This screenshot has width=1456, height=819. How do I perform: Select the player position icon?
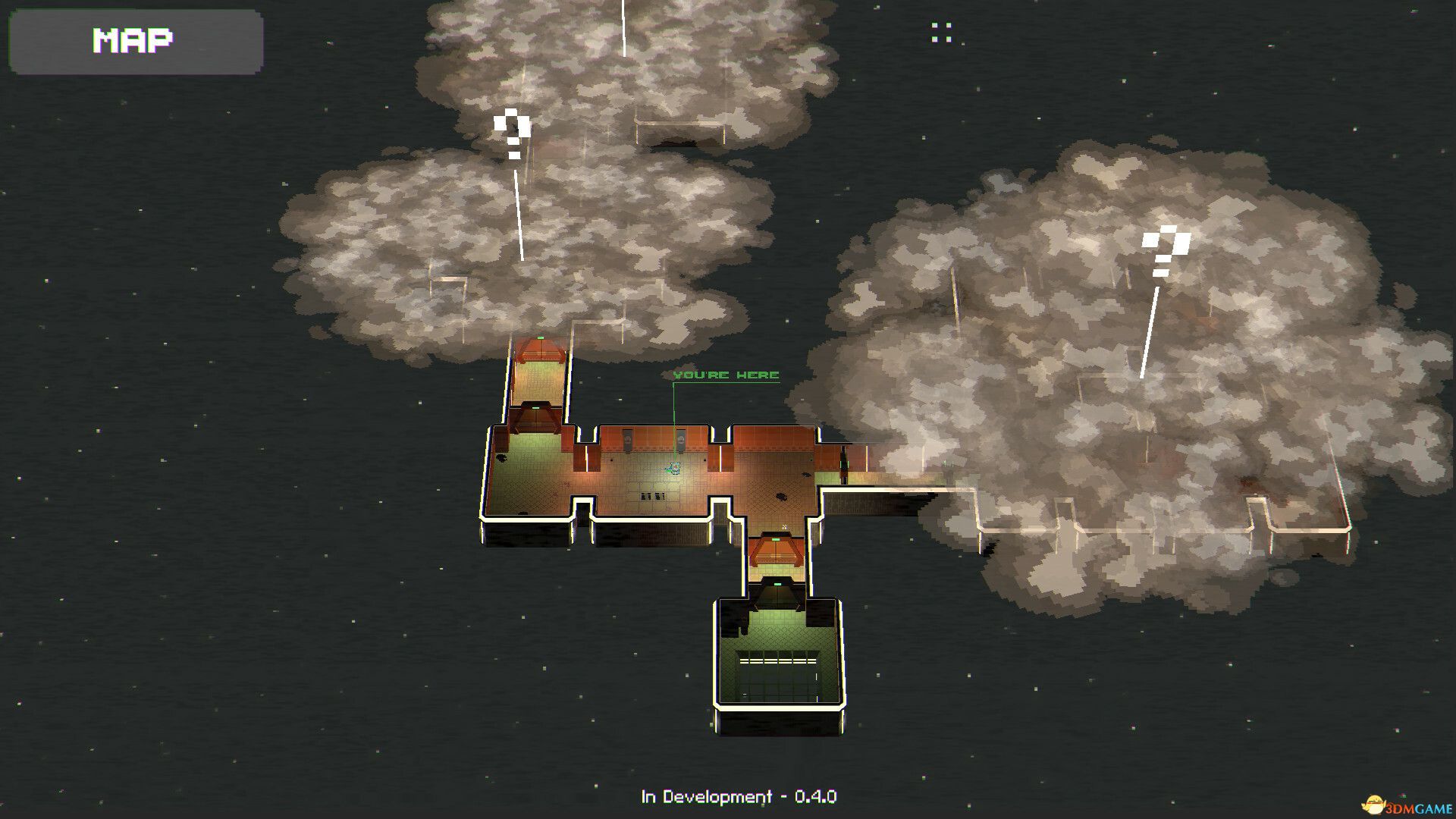tap(674, 466)
